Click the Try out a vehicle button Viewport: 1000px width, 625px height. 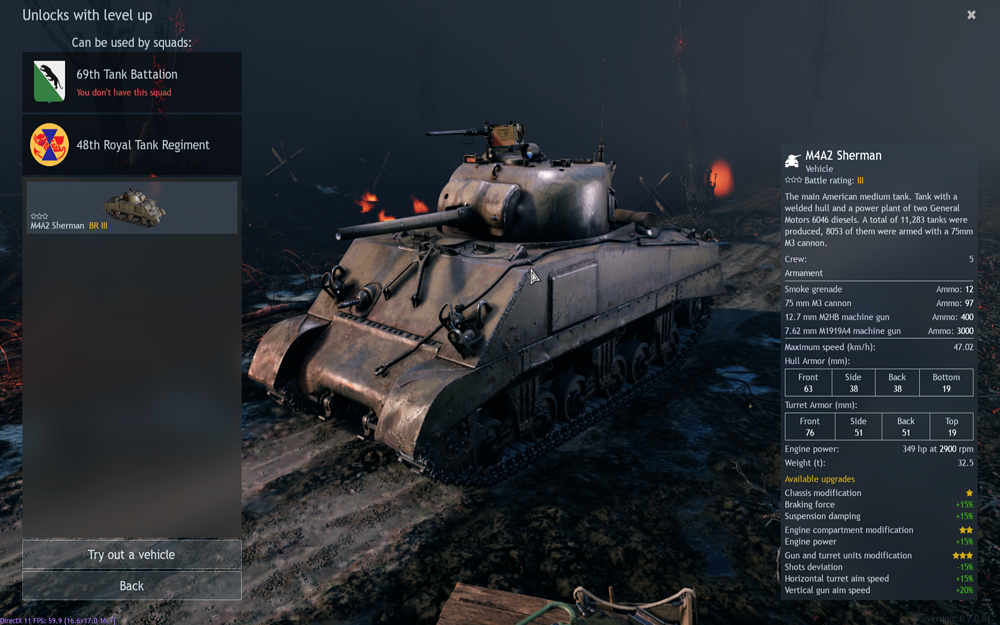(131, 555)
